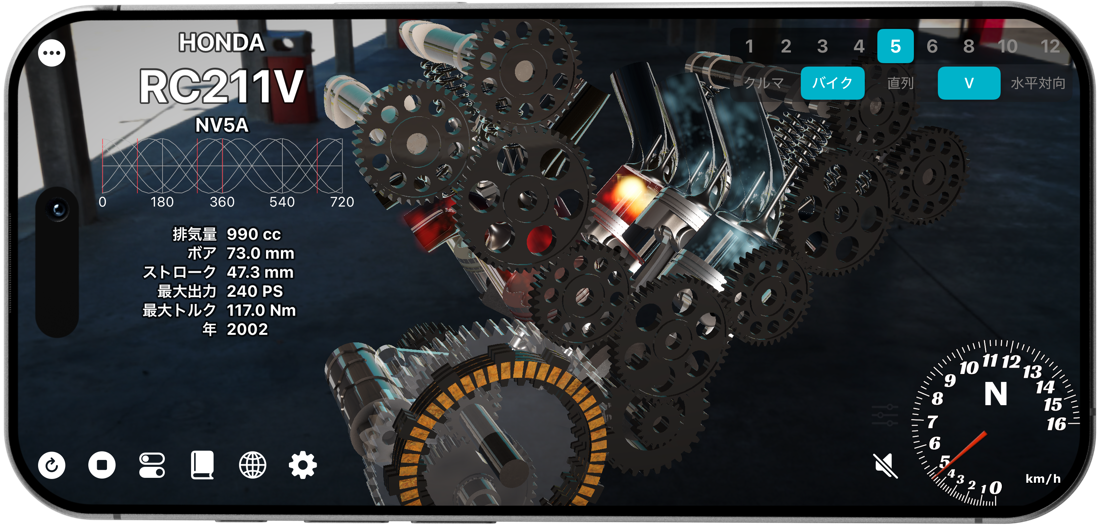Switch to 8 cylinders
1100x525 pixels.
coord(968,46)
